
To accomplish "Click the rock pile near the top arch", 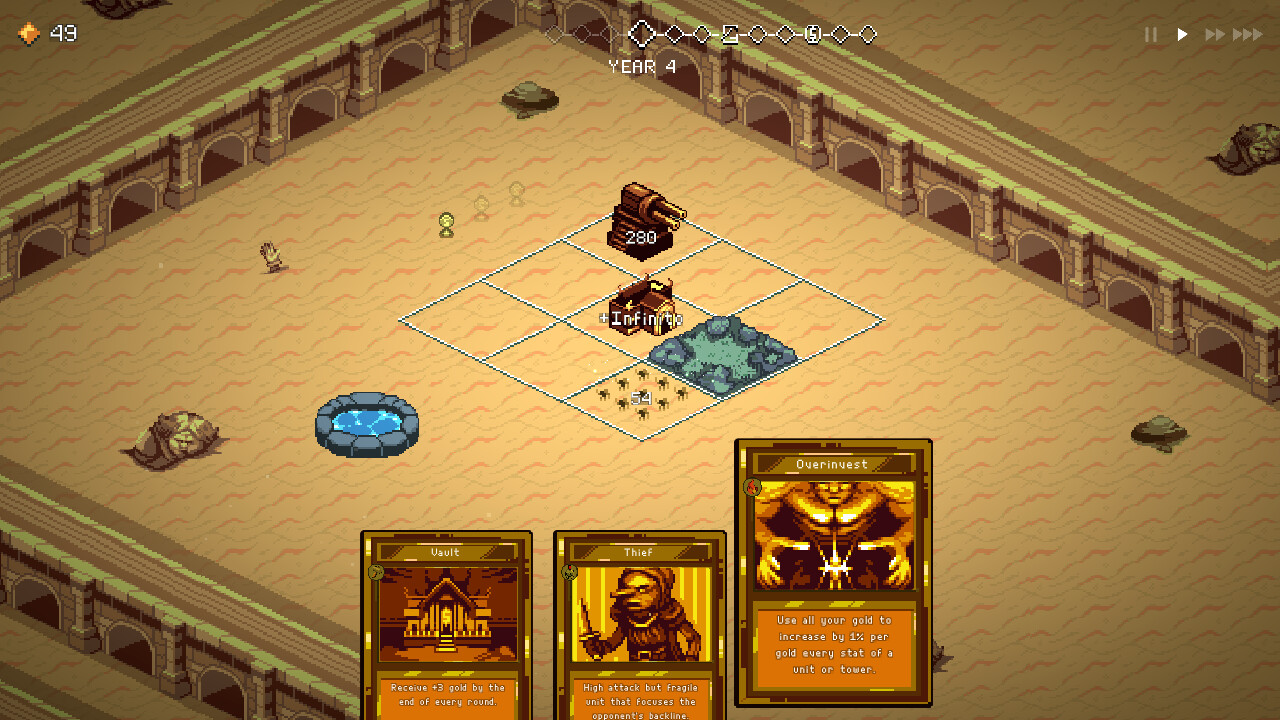I will 527,99.
